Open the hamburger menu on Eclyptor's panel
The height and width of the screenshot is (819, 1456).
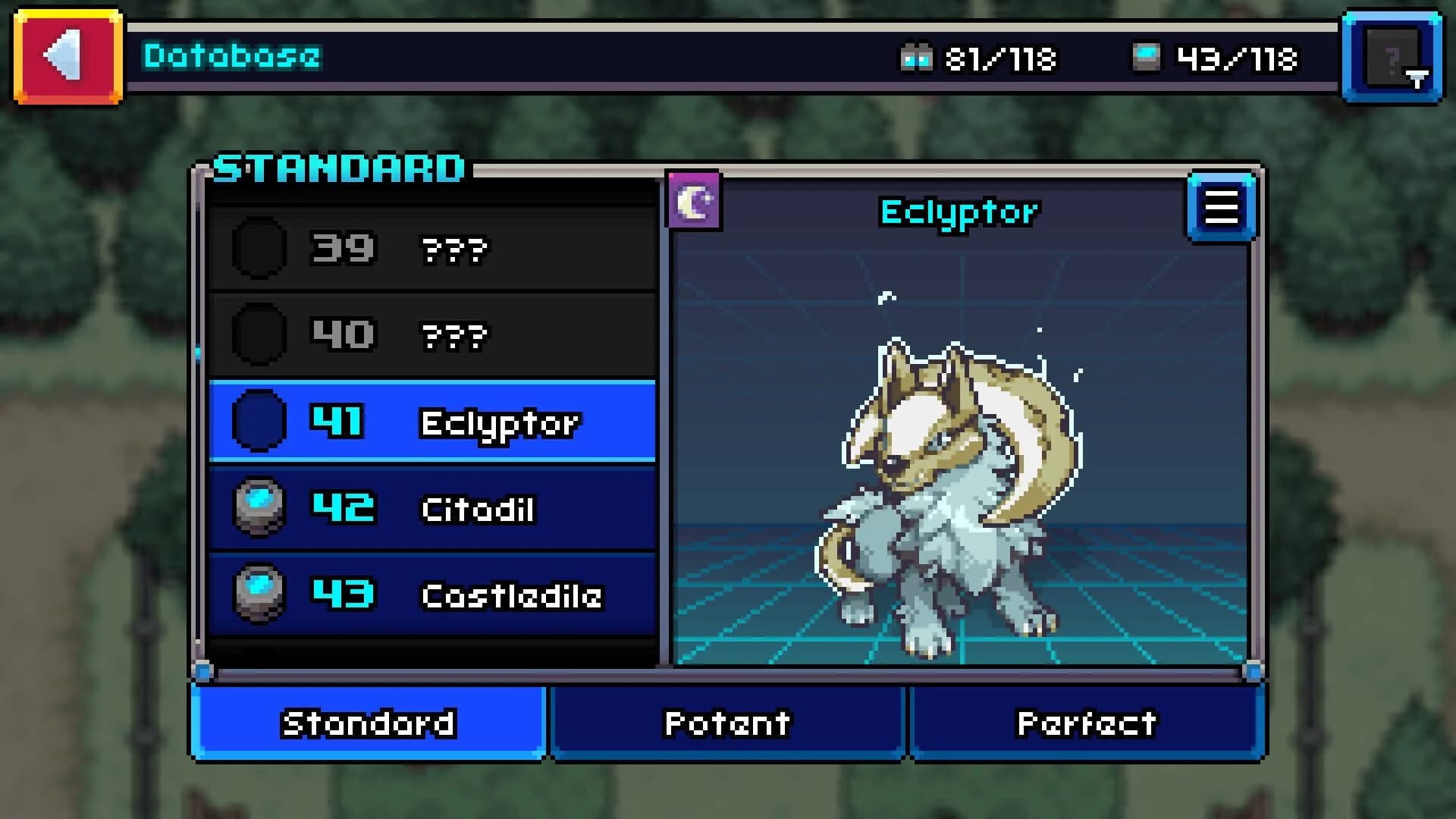[1222, 208]
